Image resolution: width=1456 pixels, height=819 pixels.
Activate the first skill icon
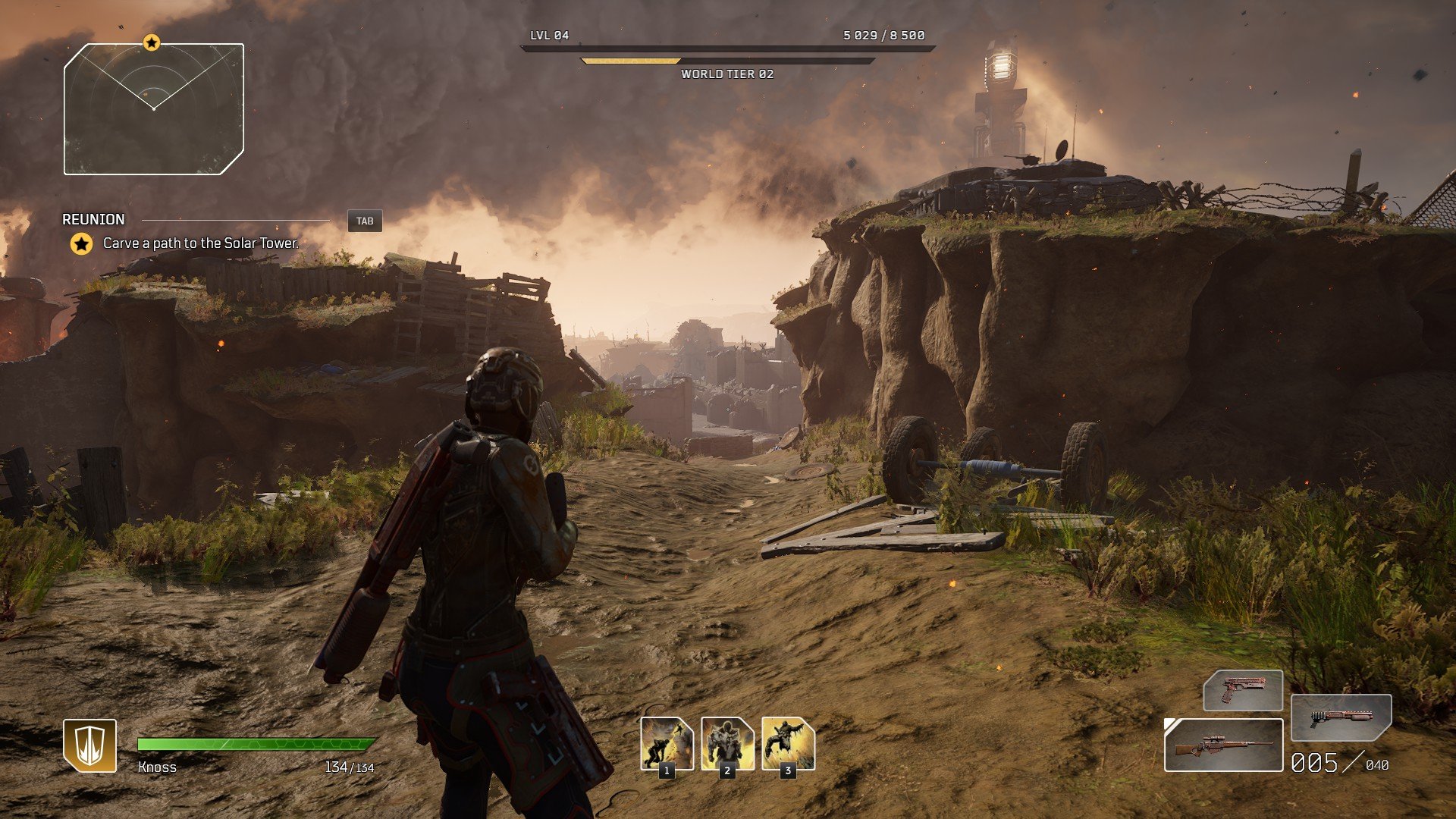[x=667, y=743]
